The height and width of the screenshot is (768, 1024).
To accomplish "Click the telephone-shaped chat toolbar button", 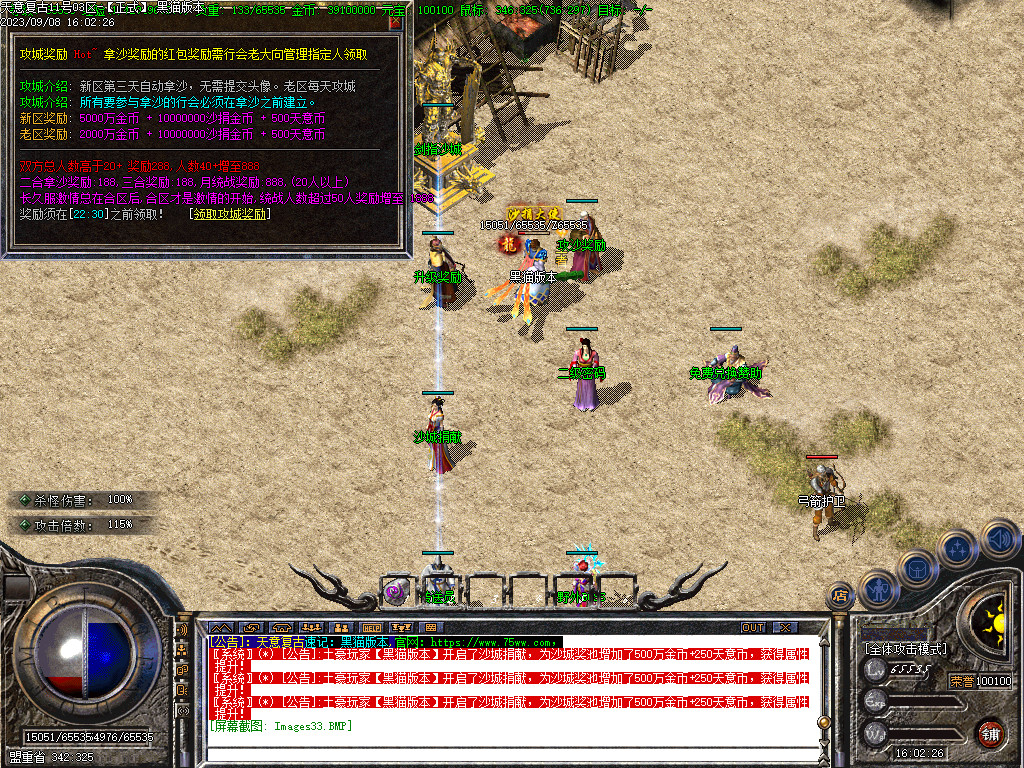I will click(281, 627).
